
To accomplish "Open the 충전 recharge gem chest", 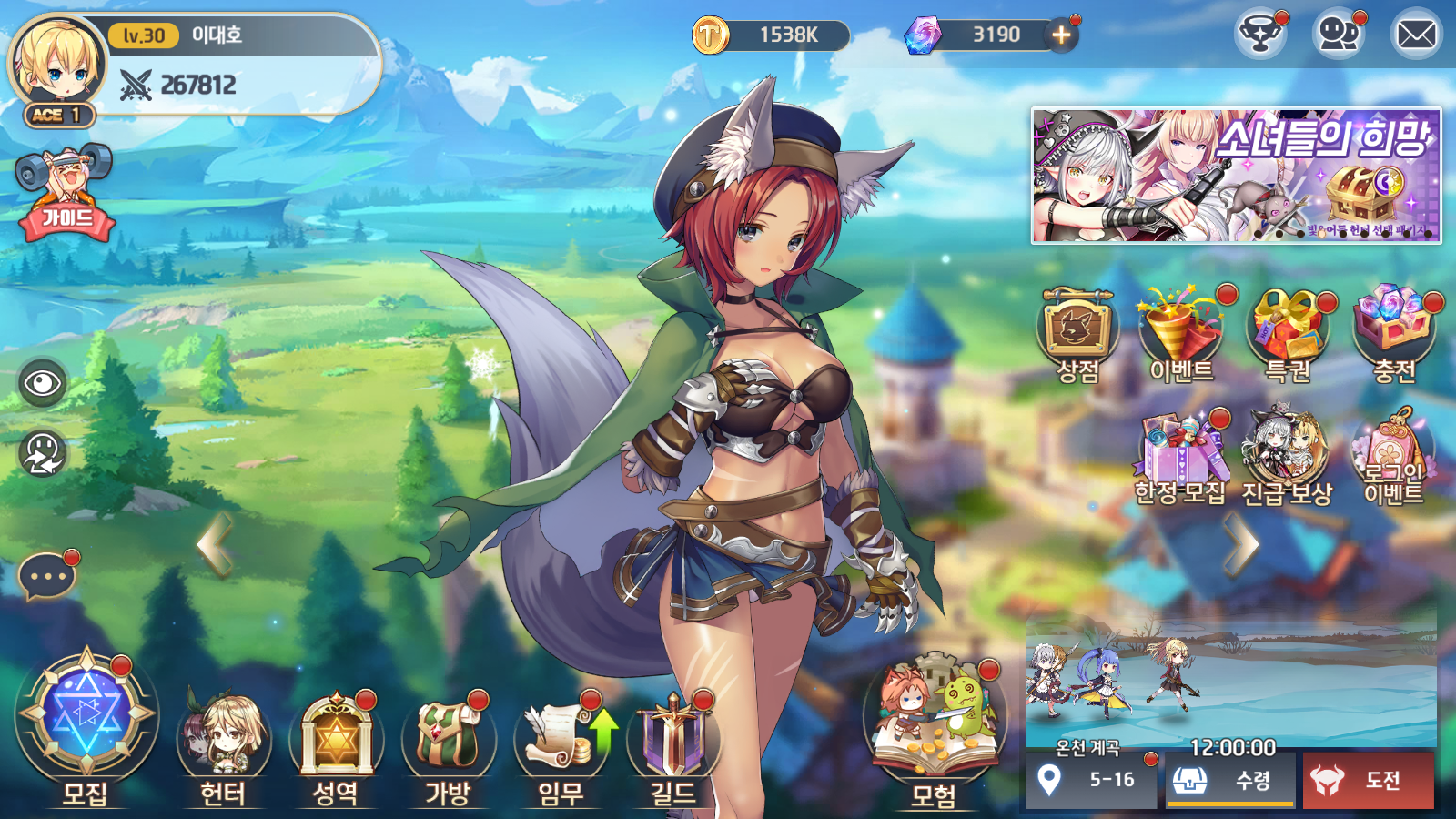I will click(x=1394, y=332).
